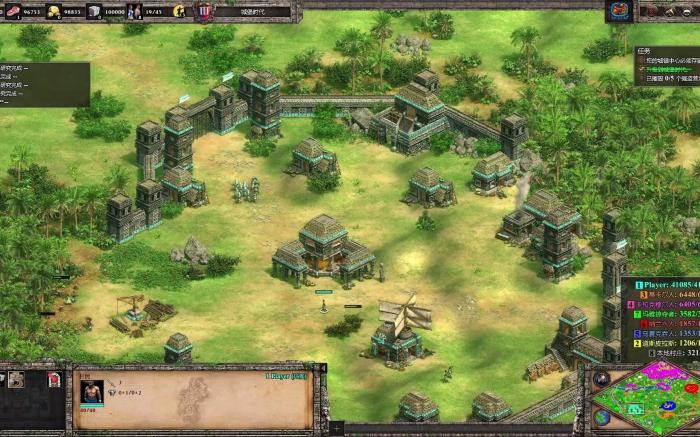Open the blue-framed red icon at top right
The image size is (700, 437).
click(620, 11)
